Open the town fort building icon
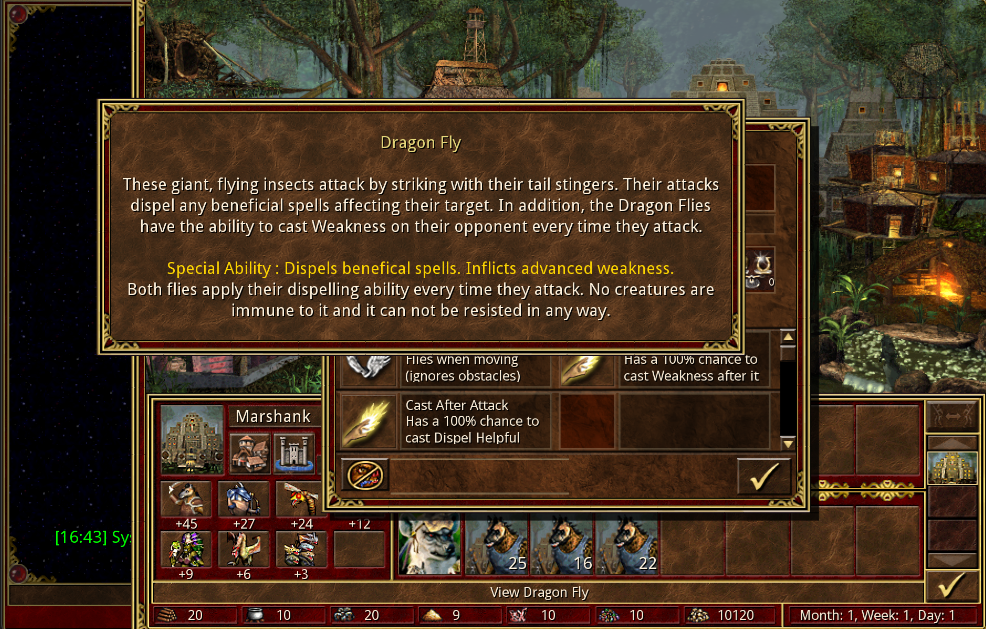Viewport: 986px width, 629px height. tap(294, 453)
